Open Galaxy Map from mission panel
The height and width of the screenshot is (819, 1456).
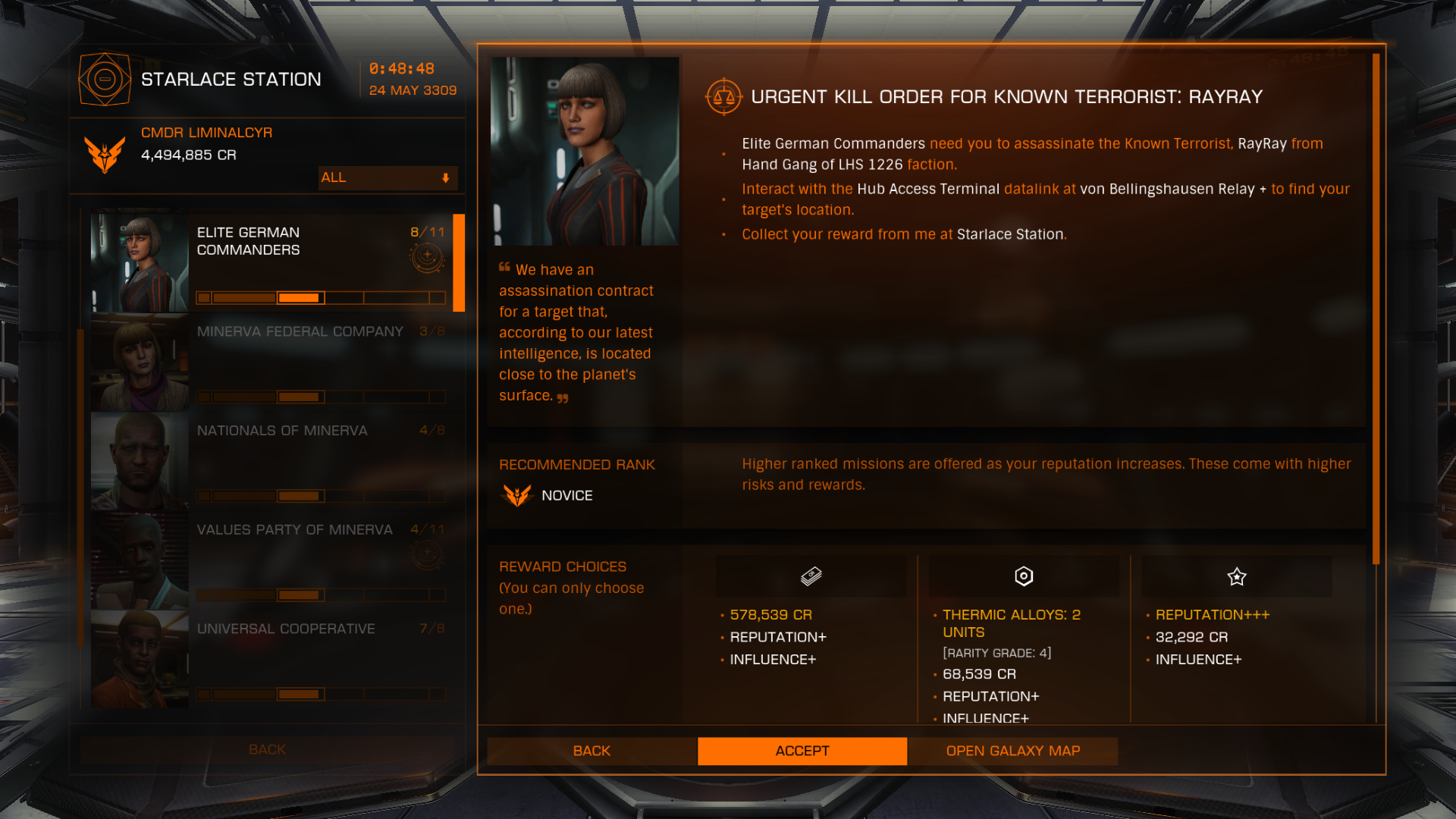[1012, 751]
